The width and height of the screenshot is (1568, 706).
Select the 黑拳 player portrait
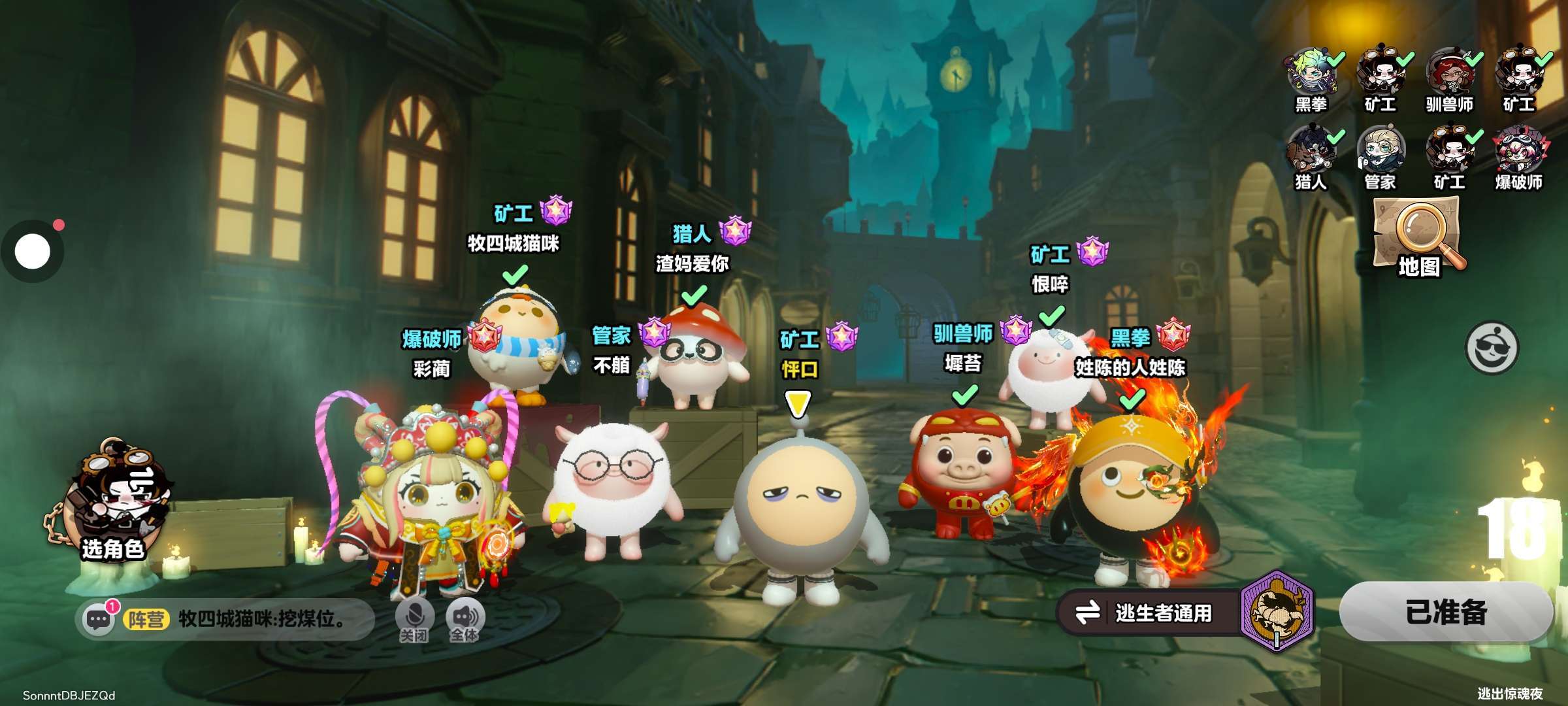(1312, 72)
